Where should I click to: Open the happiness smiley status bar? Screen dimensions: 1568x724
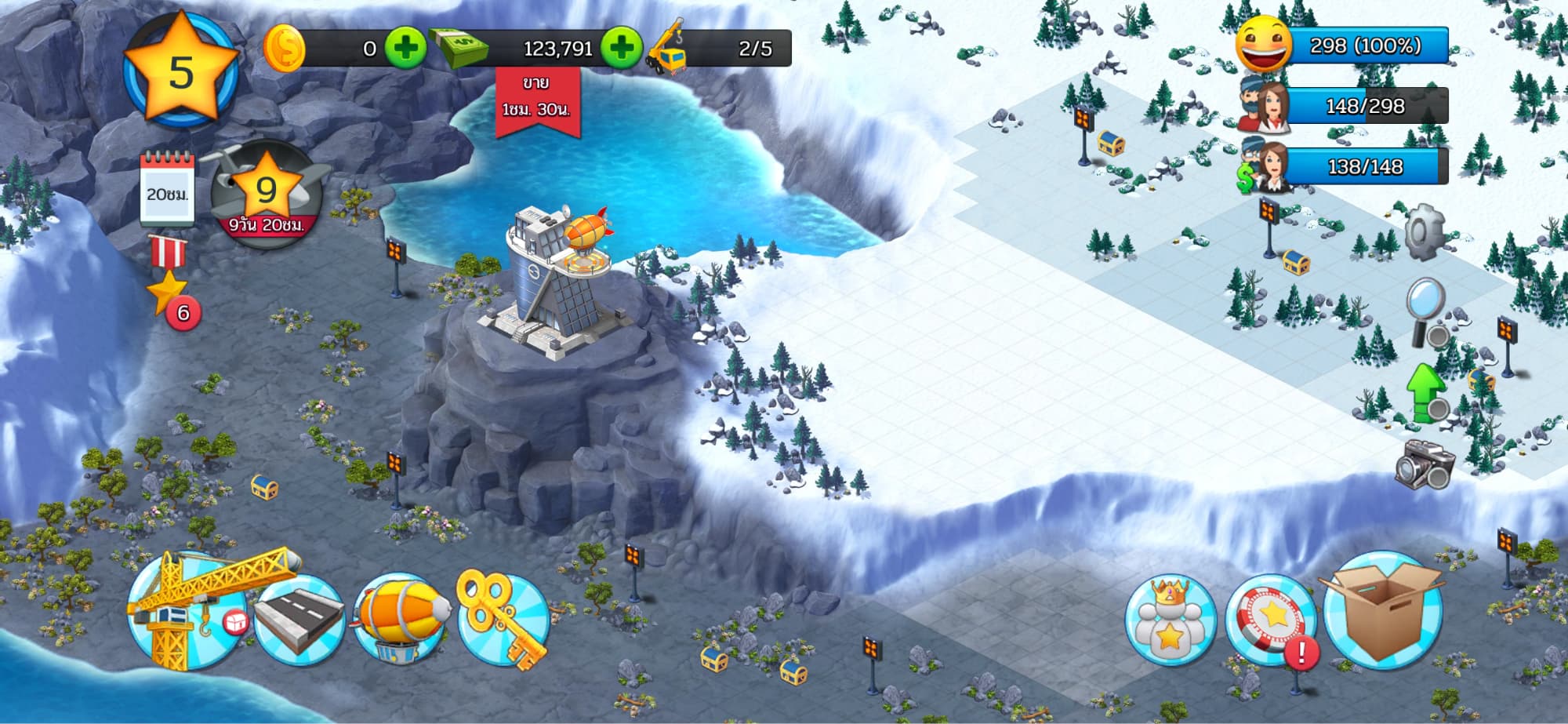point(1342,45)
